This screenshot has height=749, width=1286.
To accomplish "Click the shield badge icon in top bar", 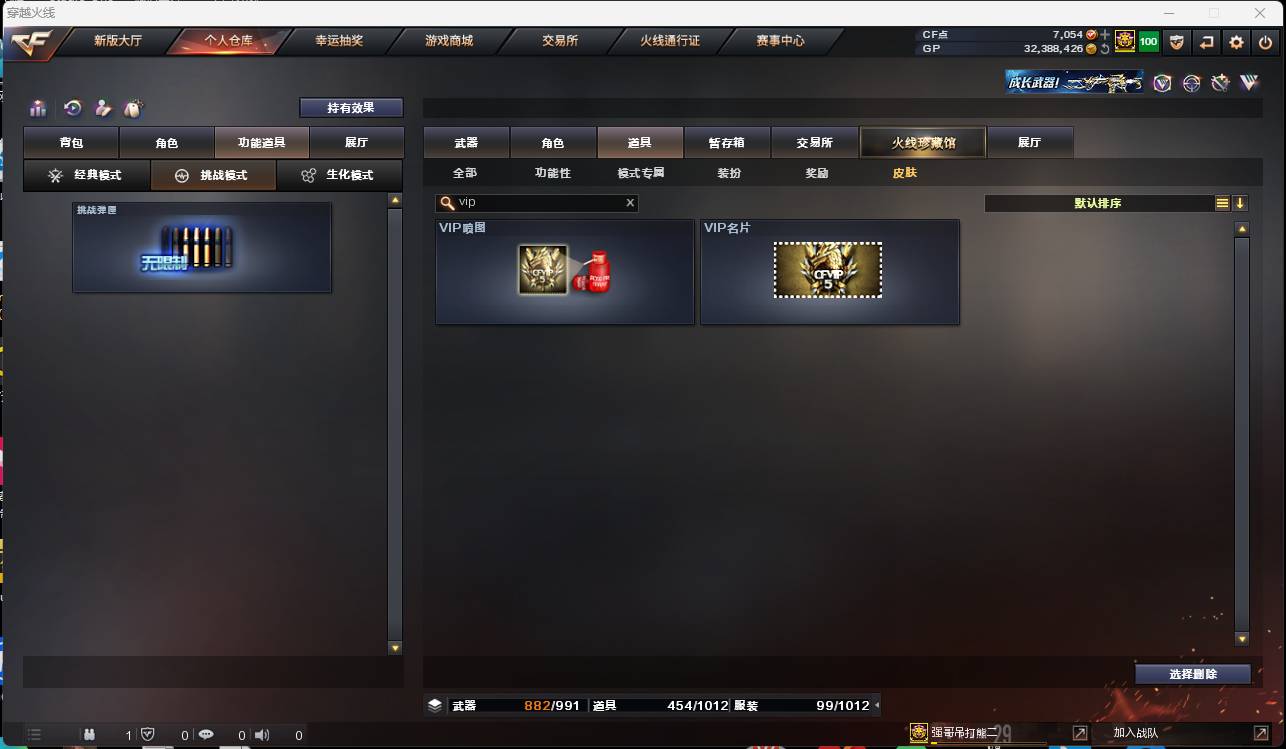I will (1177, 41).
